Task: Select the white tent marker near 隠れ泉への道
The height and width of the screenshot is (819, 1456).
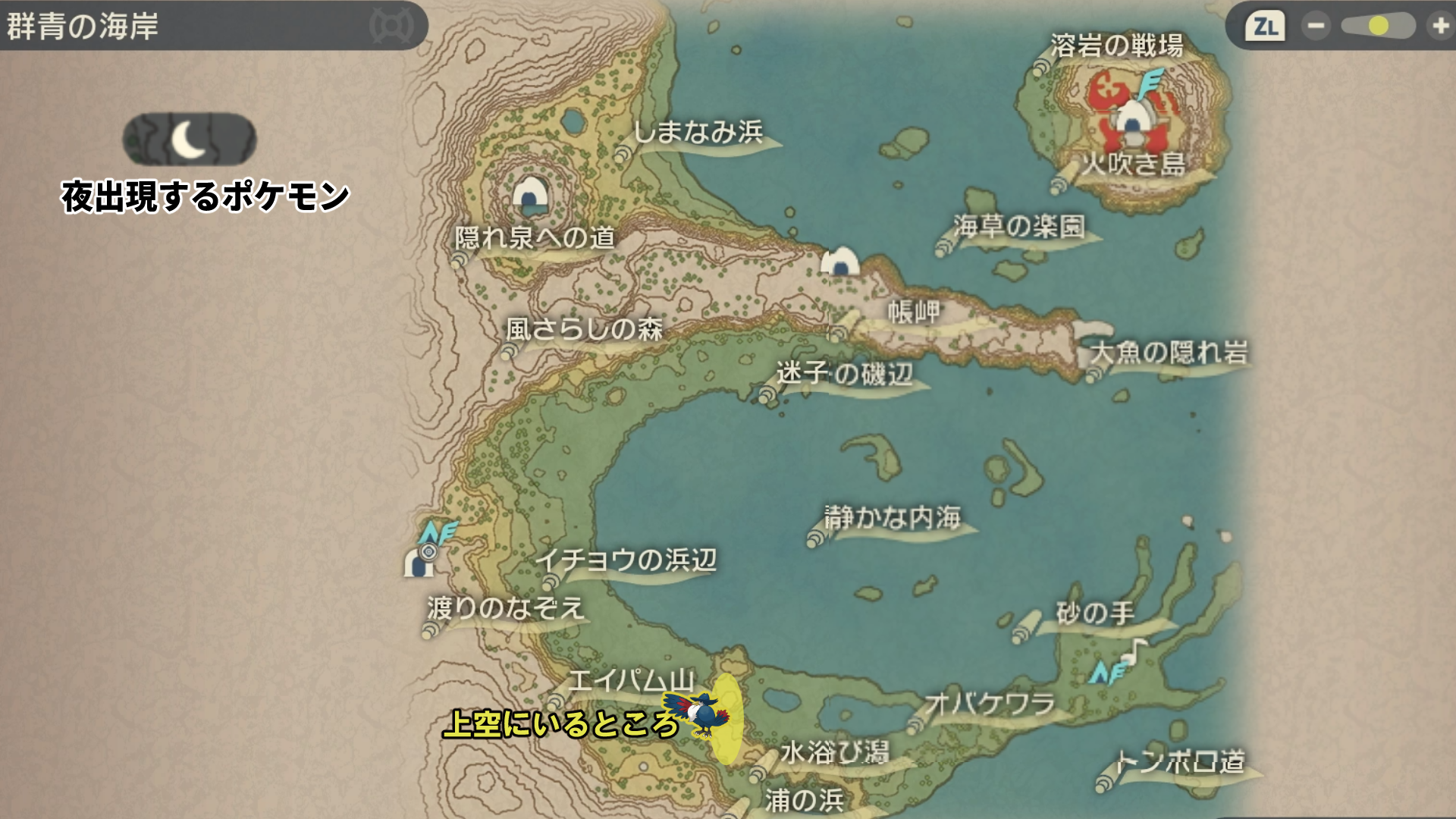Action: click(530, 196)
